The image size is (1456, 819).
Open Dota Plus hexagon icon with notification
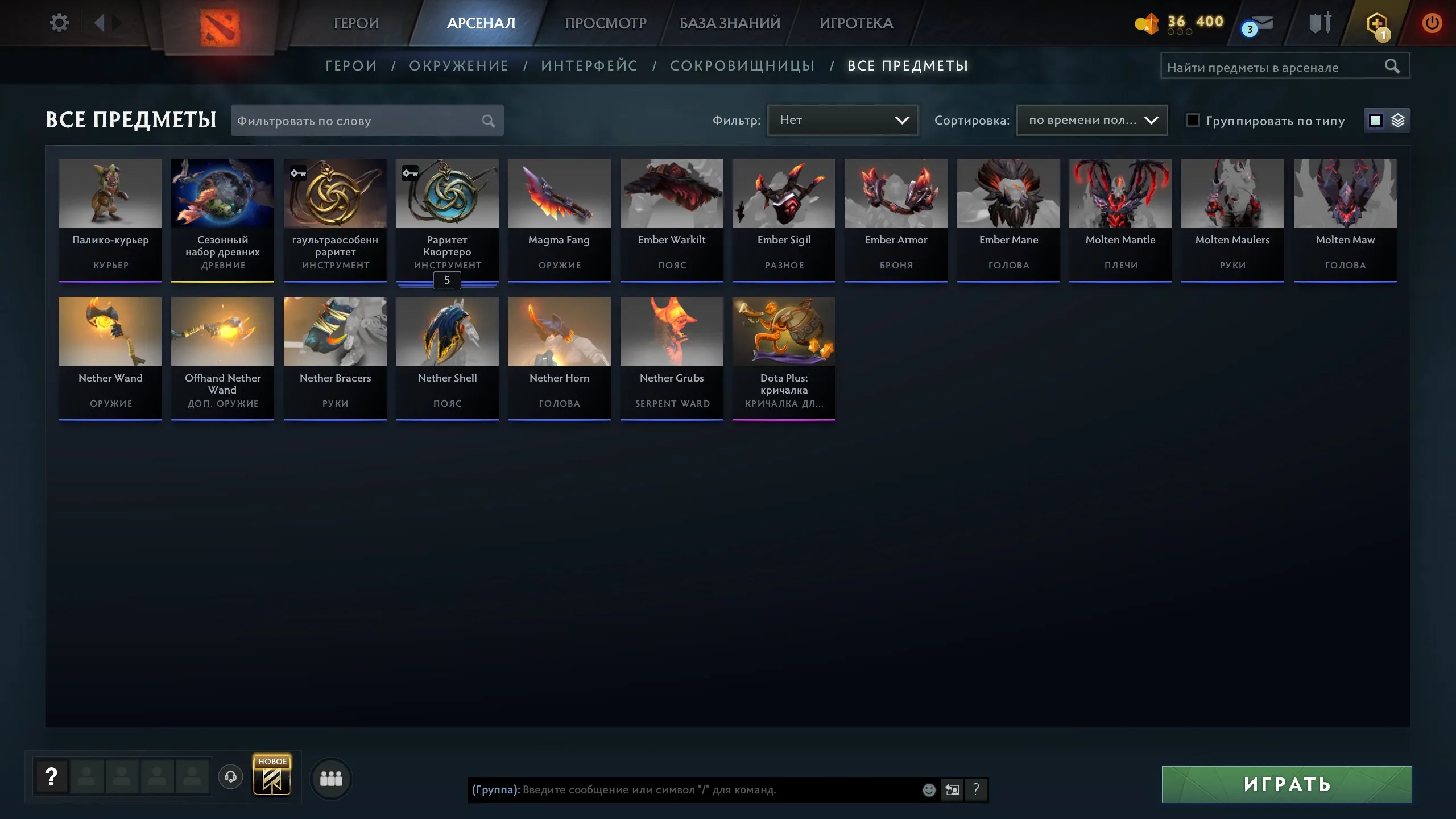(1376, 23)
